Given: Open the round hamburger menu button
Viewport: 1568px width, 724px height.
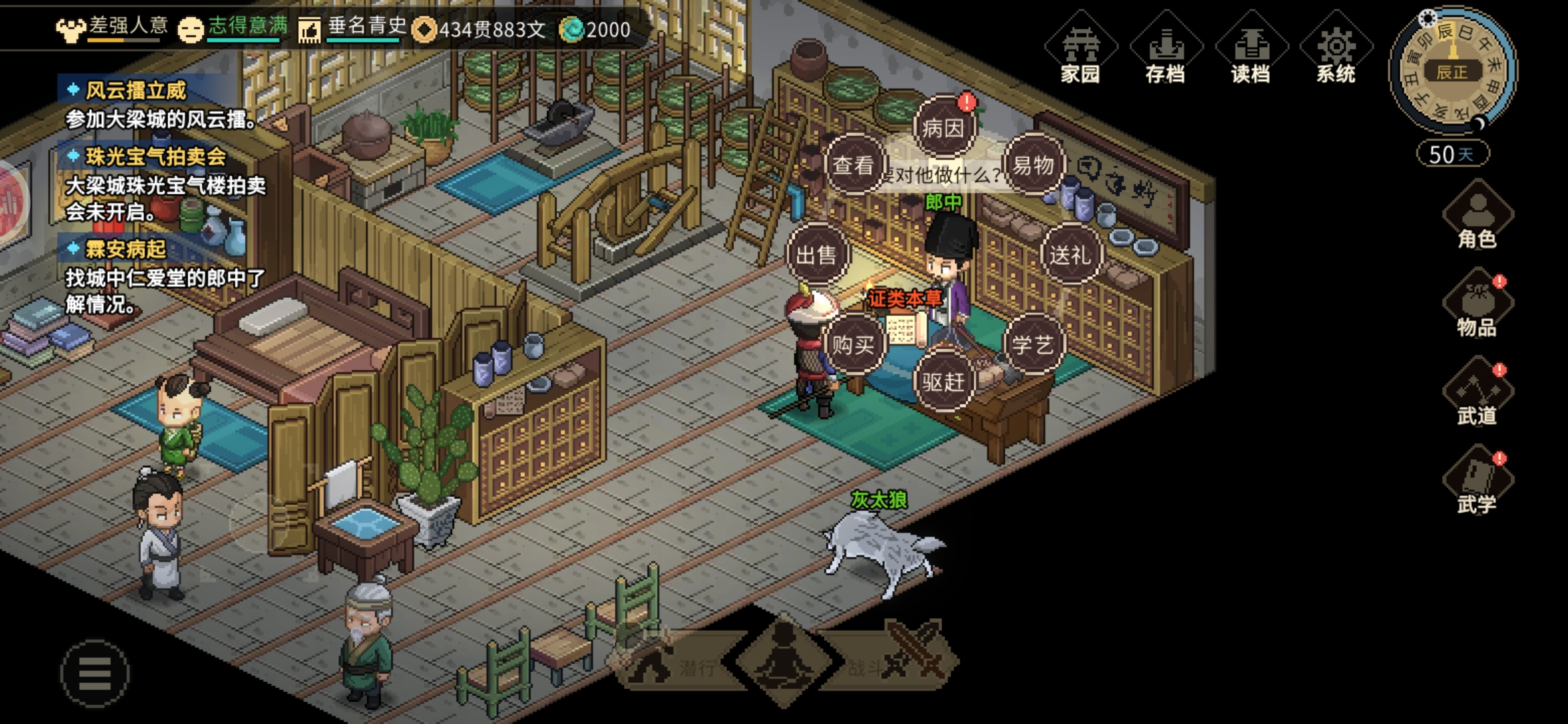Looking at the screenshot, I should (x=94, y=673).
